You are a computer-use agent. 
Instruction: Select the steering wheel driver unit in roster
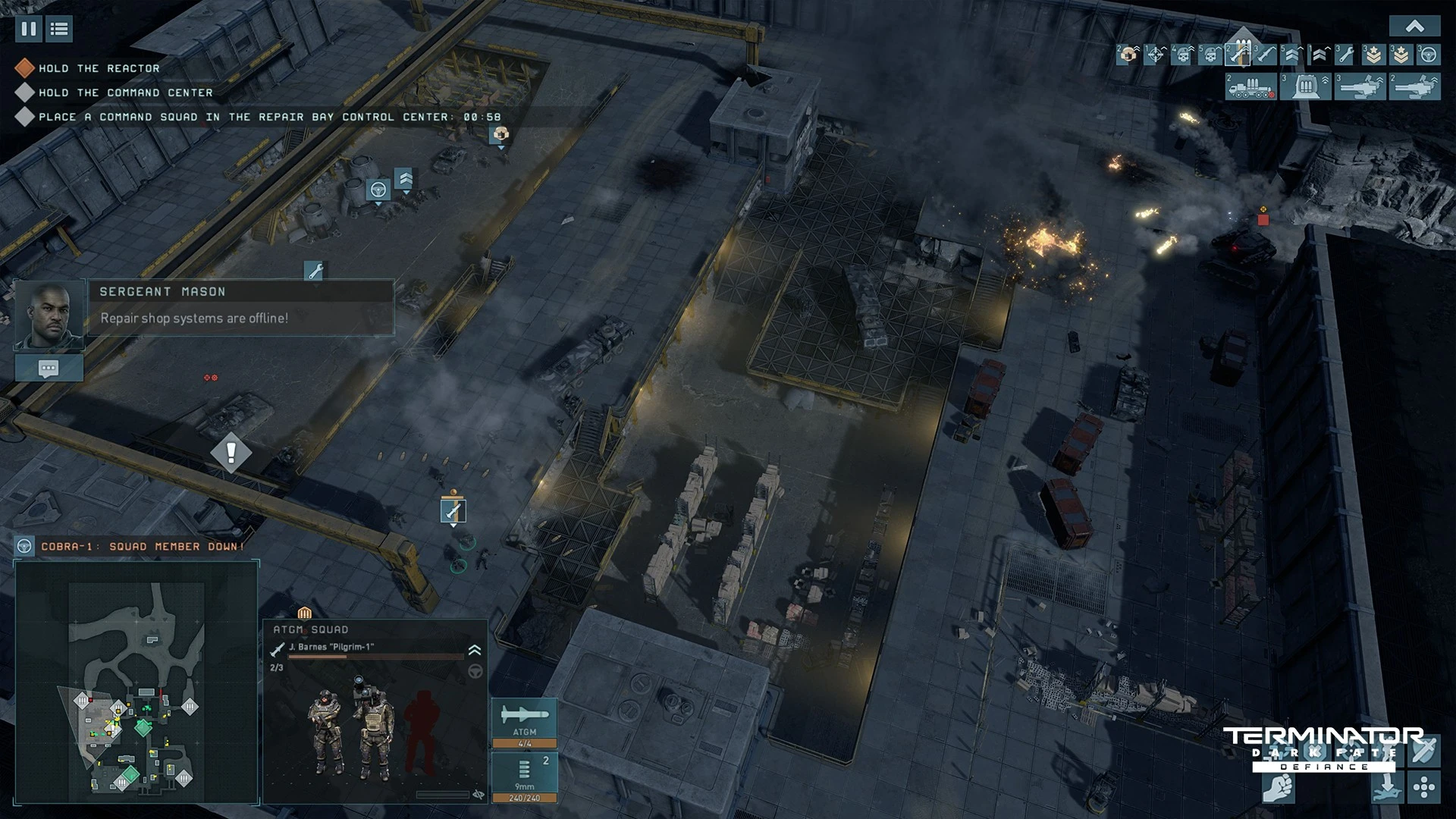coord(1429,55)
